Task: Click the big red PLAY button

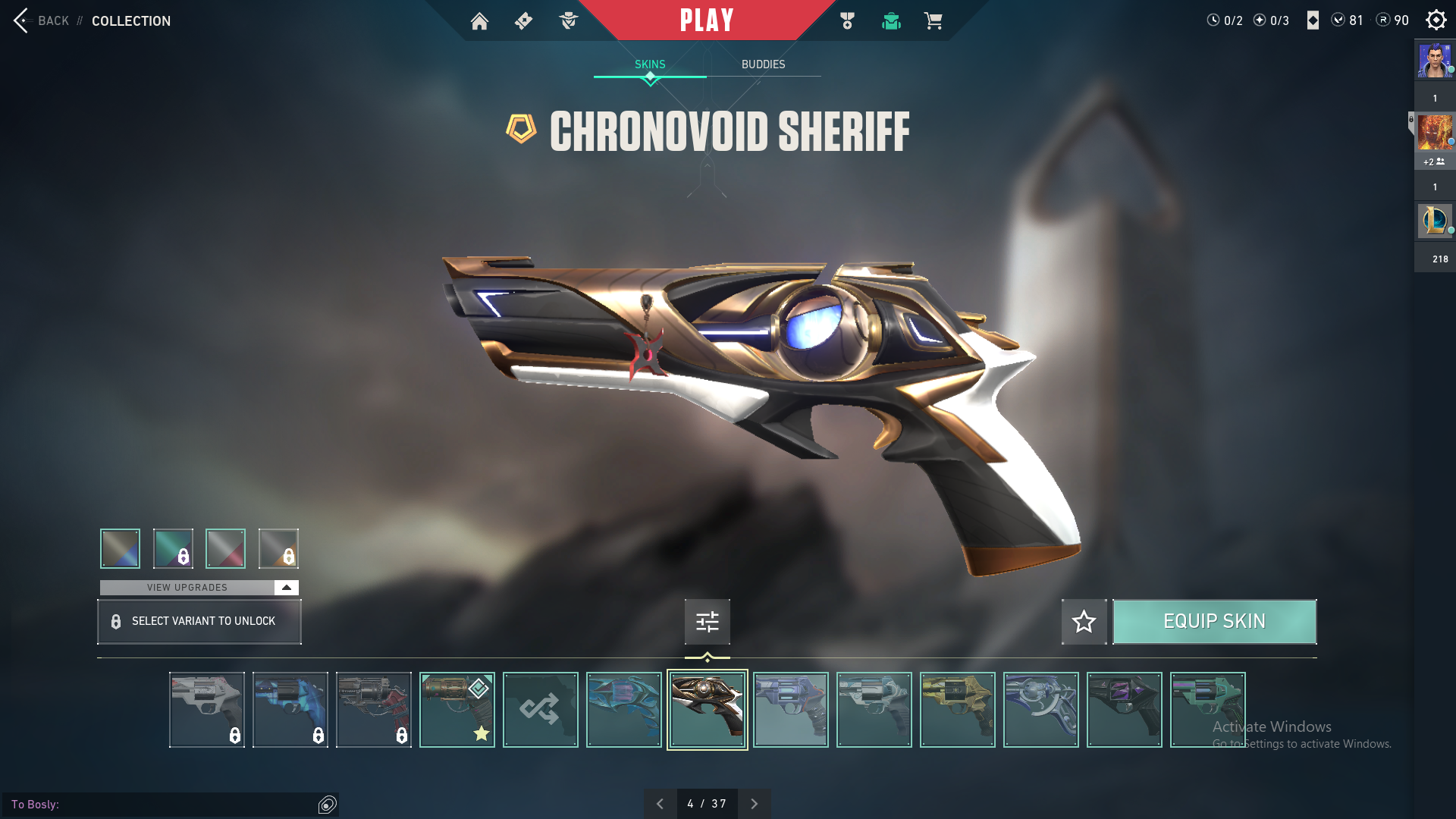Action: pos(706,20)
